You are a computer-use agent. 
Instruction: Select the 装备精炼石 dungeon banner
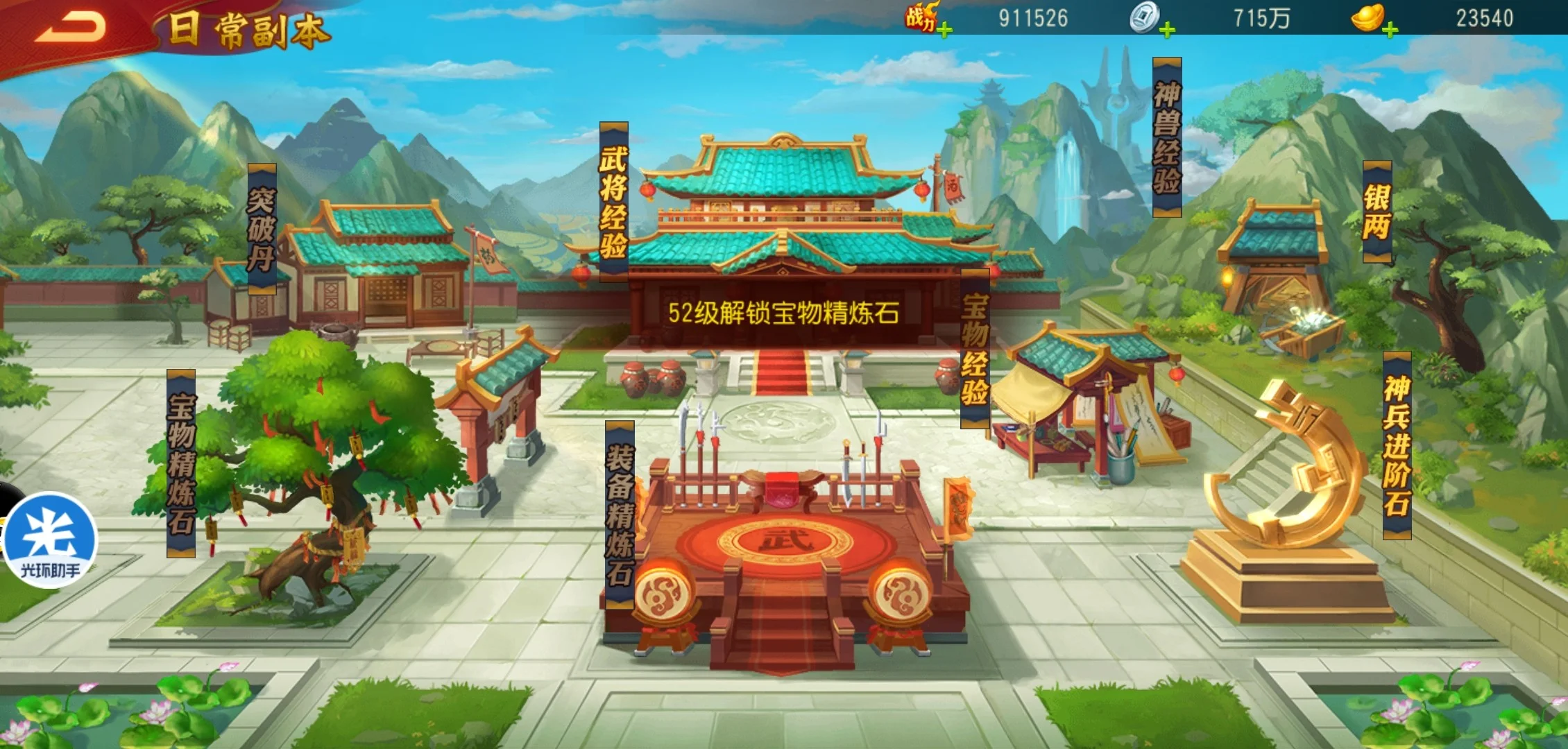click(620, 515)
